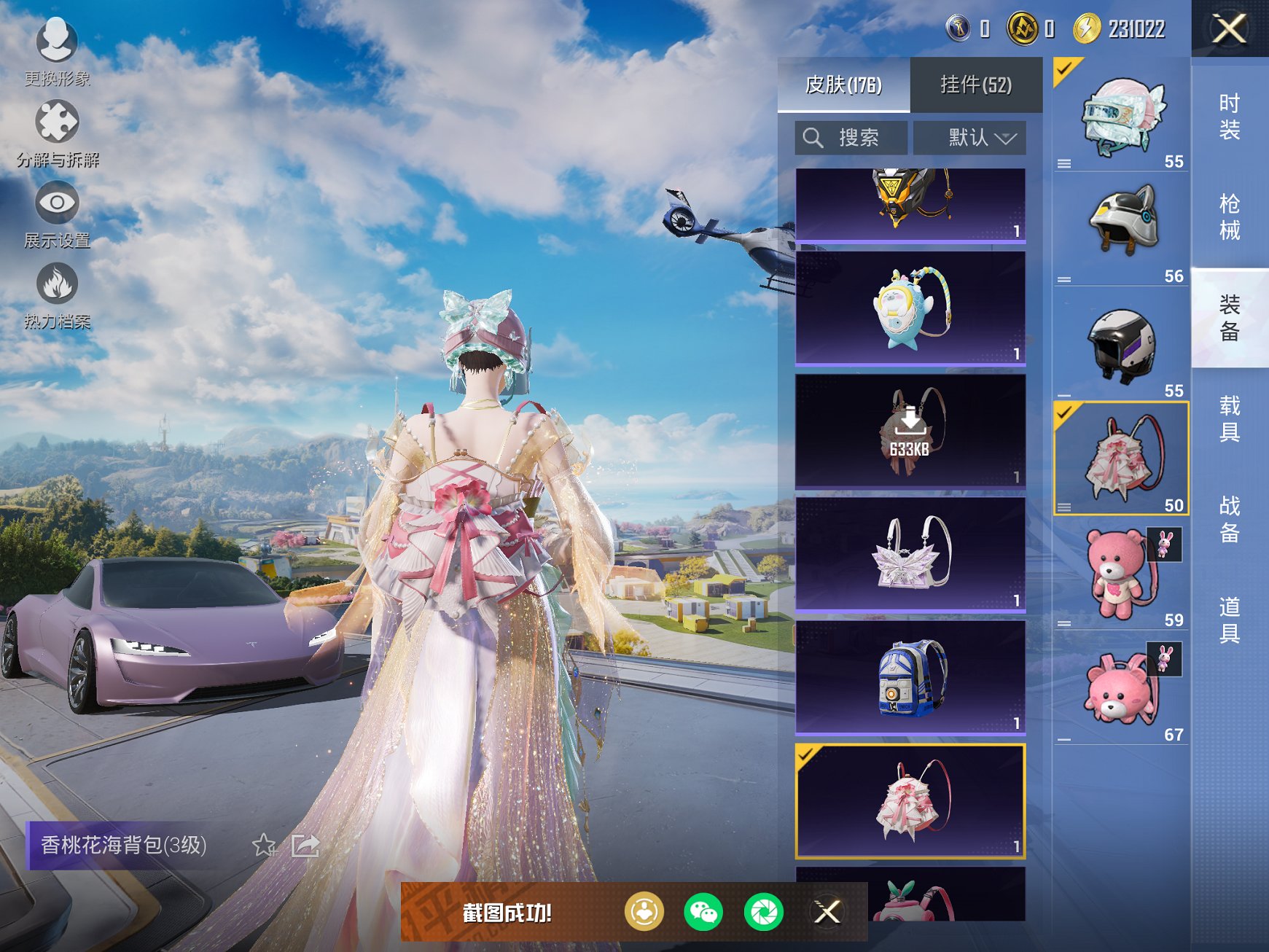Image resolution: width=1269 pixels, height=952 pixels.
Task: Open 分解与拆解 dismantle menu
Action: [x=57, y=131]
